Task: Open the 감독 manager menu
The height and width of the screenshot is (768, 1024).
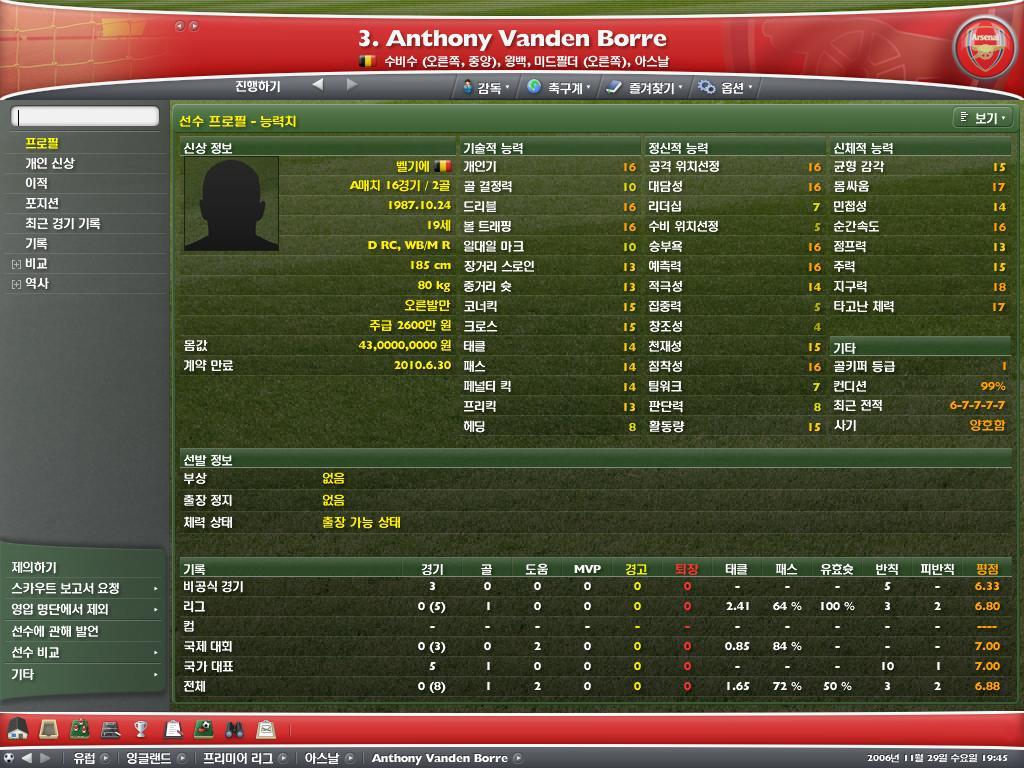Action: (487, 88)
